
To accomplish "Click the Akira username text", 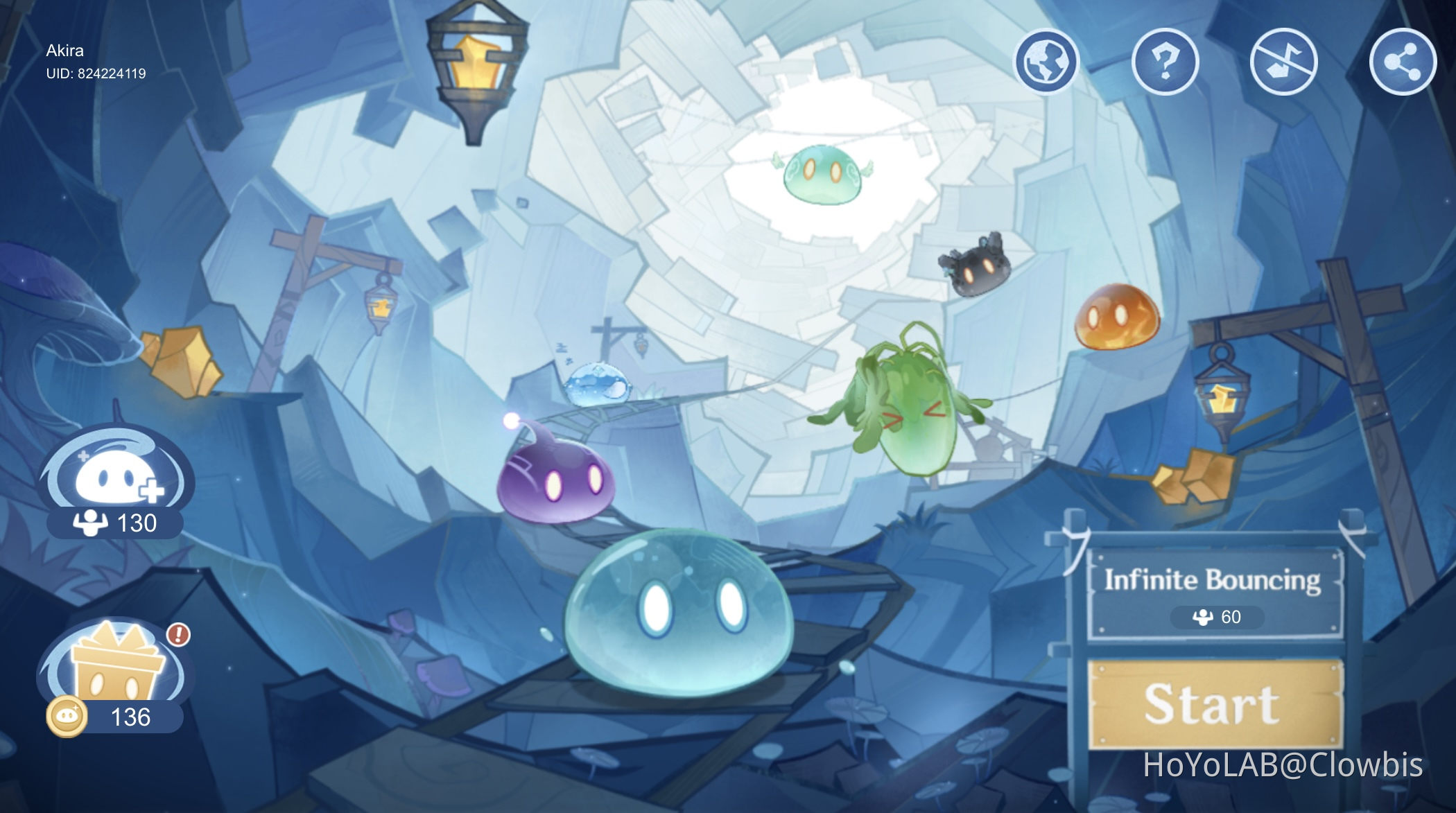I will coord(64,51).
